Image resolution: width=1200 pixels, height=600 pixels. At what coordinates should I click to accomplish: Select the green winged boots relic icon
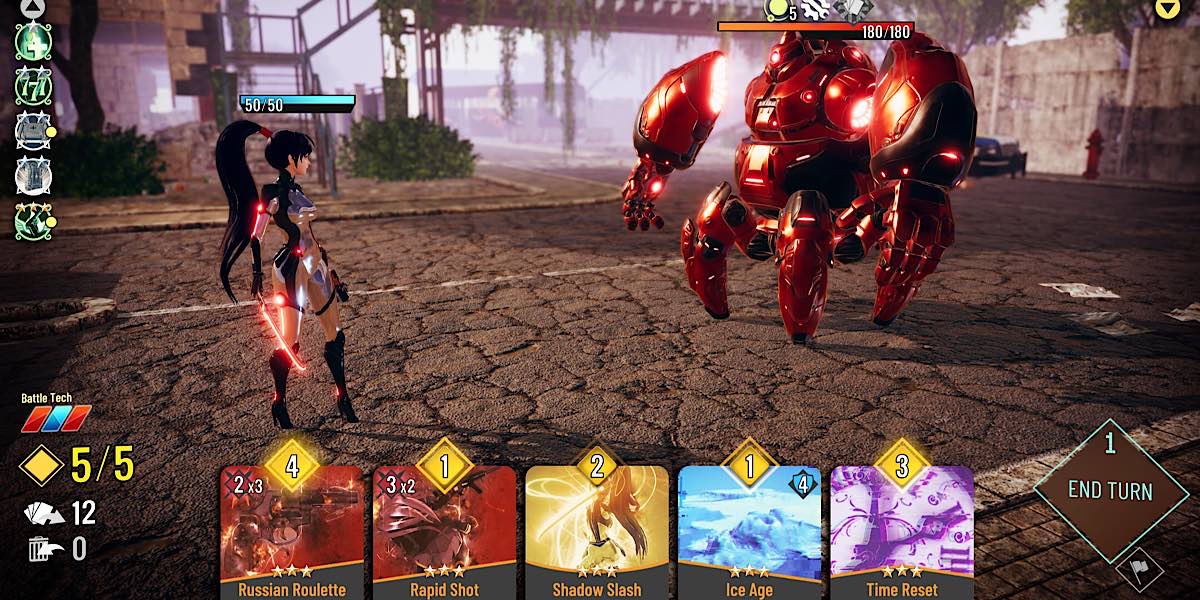click(x=32, y=221)
